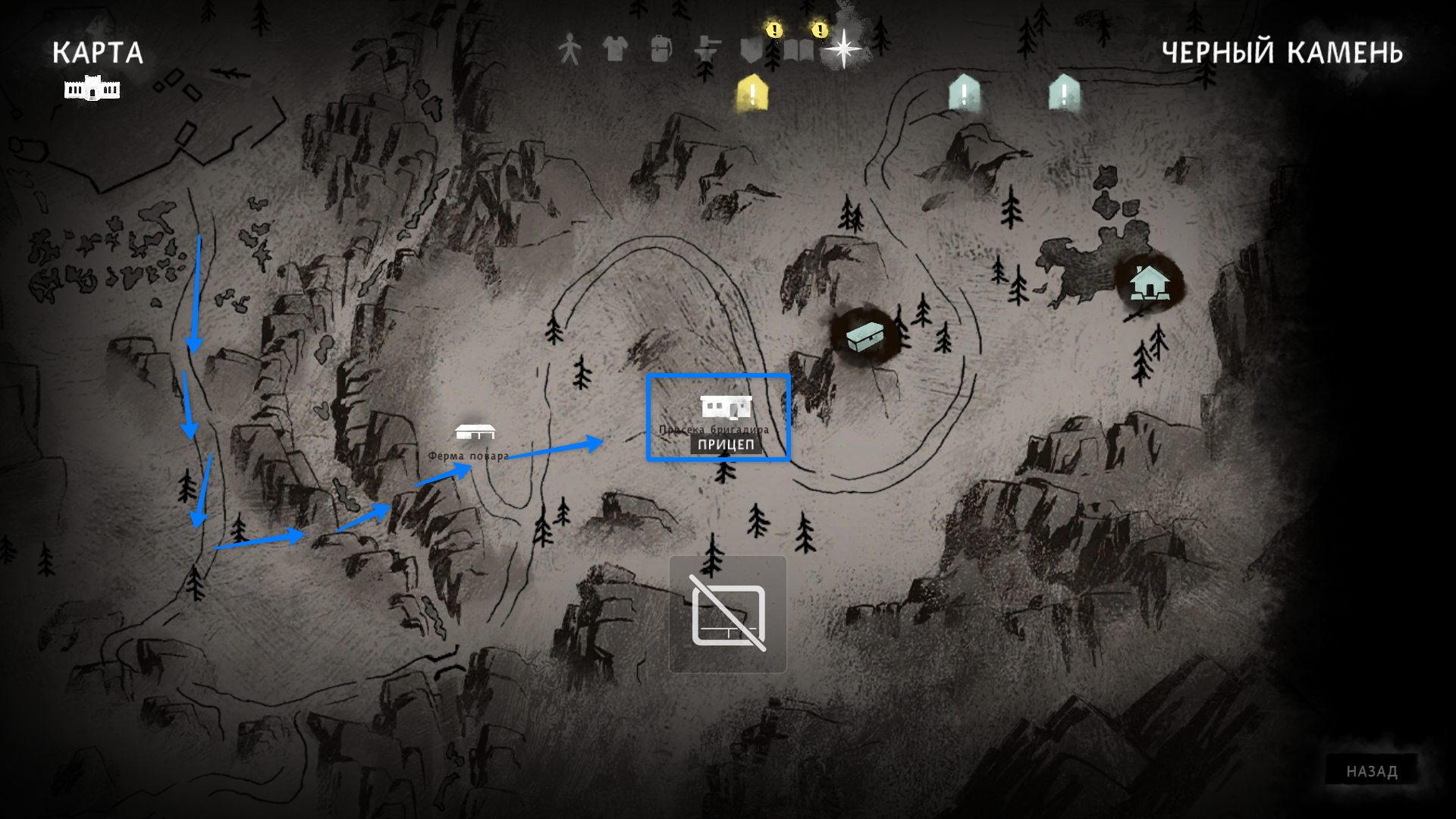The height and width of the screenshot is (819, 1456).
Task: Open the character status tab
Action: click(570, 50)
